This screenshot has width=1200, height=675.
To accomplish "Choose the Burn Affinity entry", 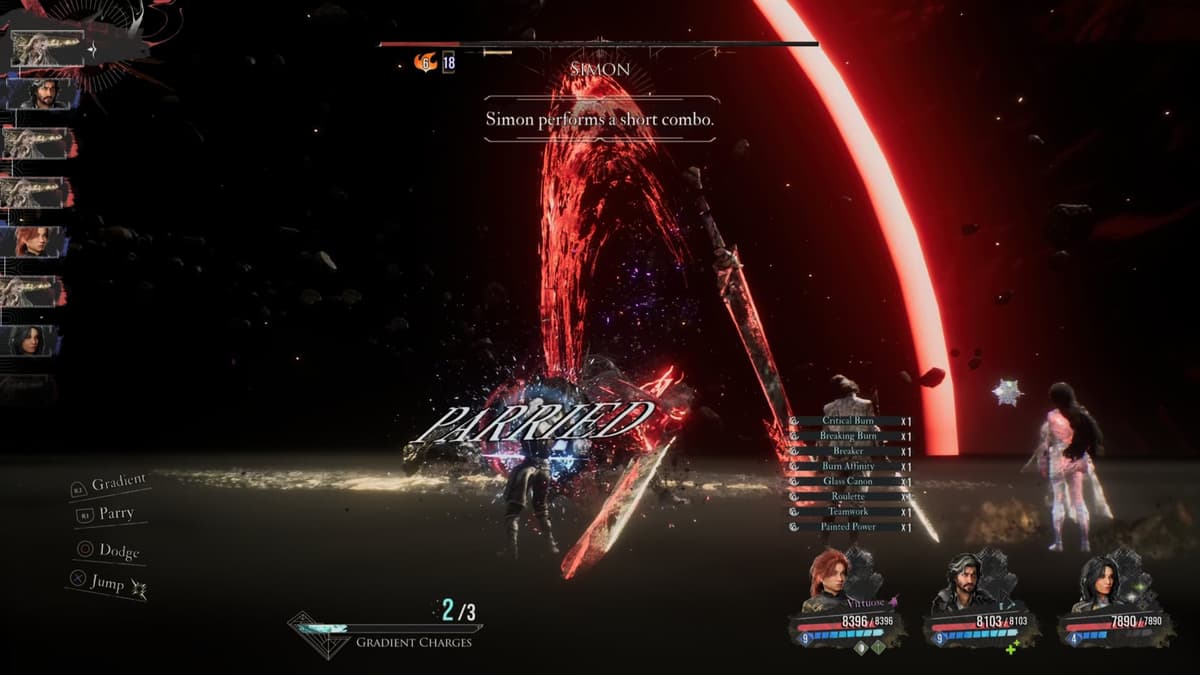I will click(x=848, y=466).
